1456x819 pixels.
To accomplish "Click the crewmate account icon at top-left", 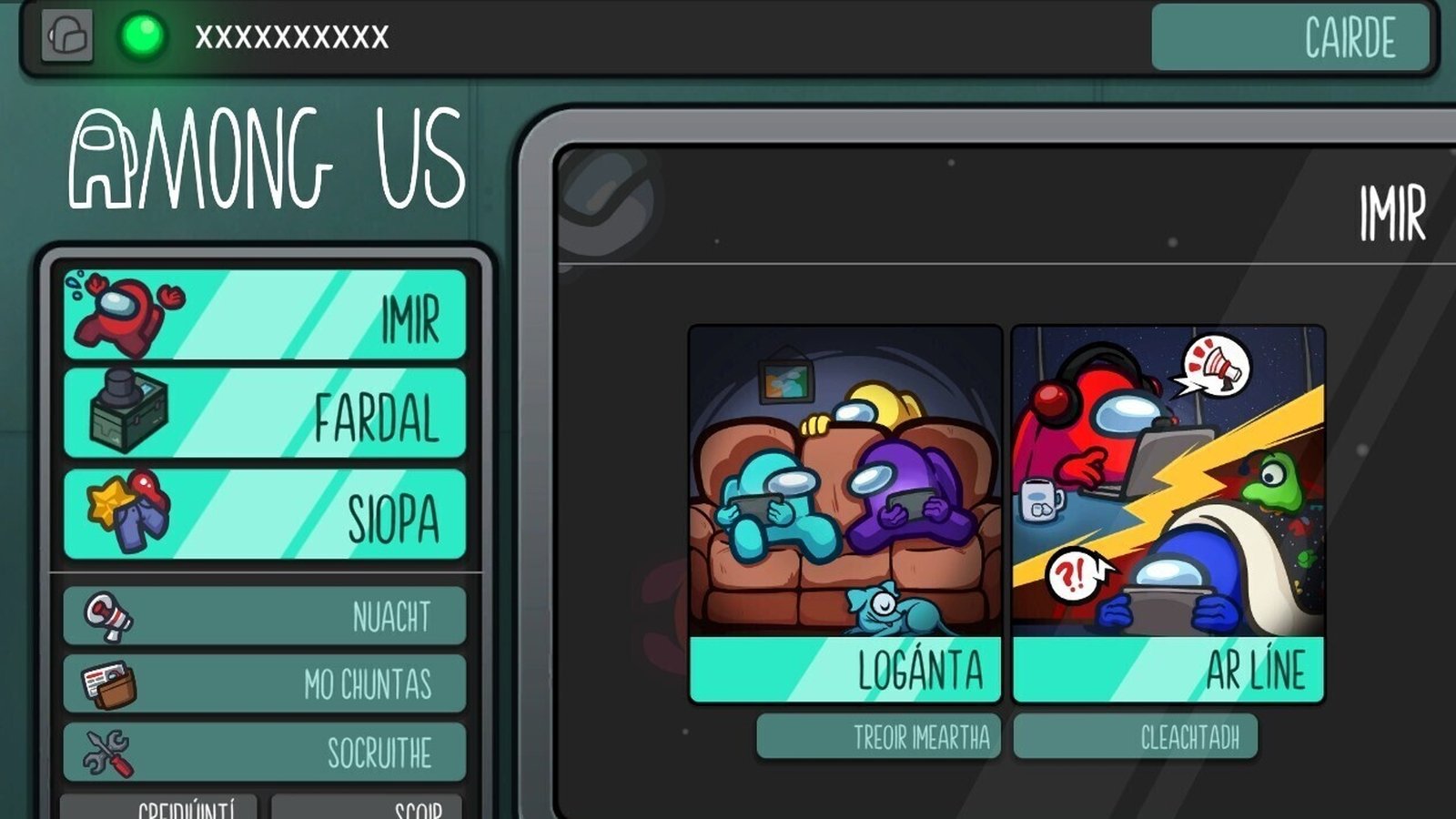I will click(67, 36).
